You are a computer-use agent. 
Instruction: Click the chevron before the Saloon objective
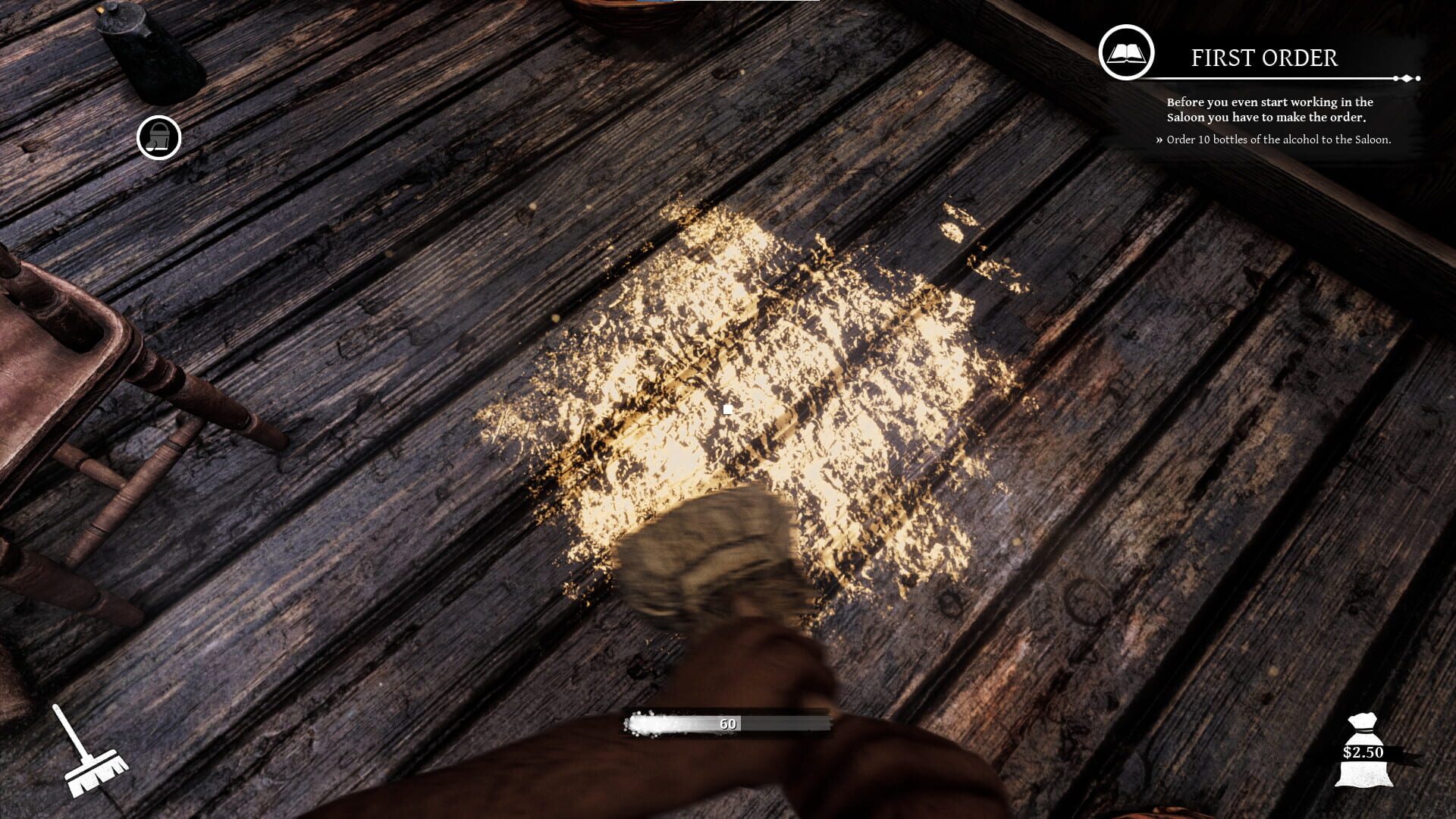pyautogui.click(x=1159, y=140)
